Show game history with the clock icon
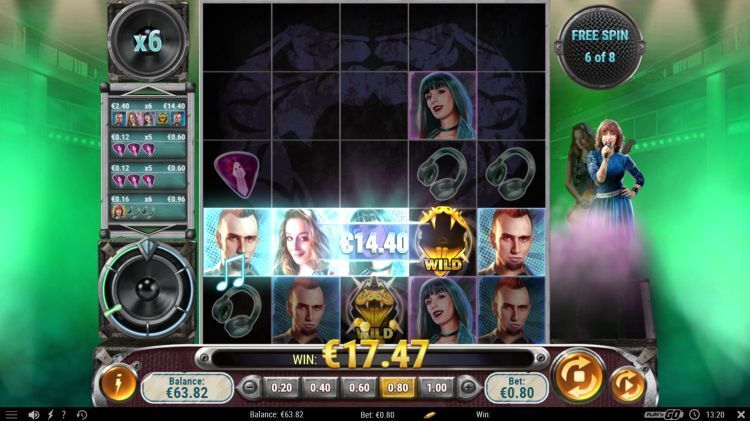750x421 pixels. click(81, 414)
